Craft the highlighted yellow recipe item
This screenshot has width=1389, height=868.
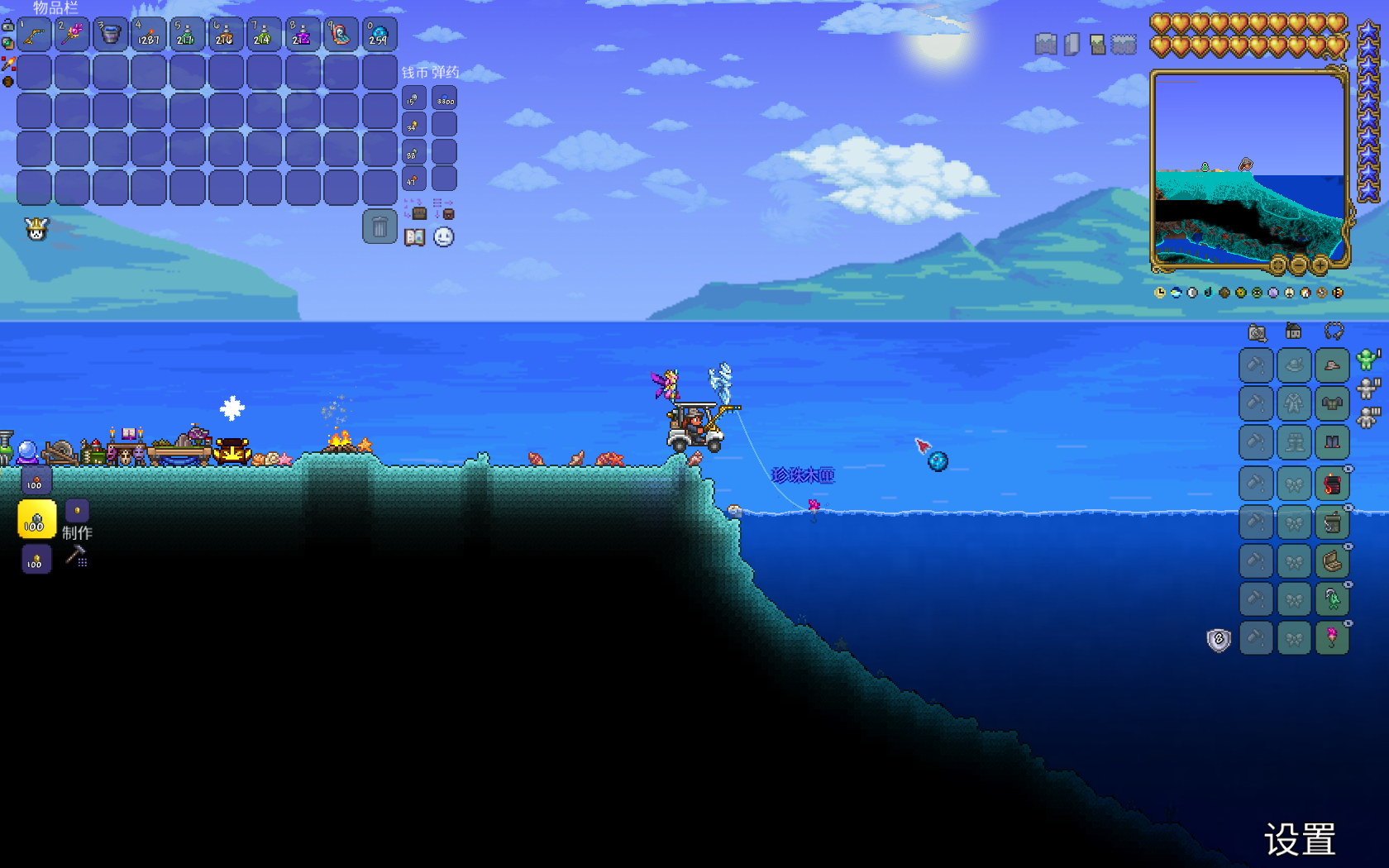coord(36,520)
